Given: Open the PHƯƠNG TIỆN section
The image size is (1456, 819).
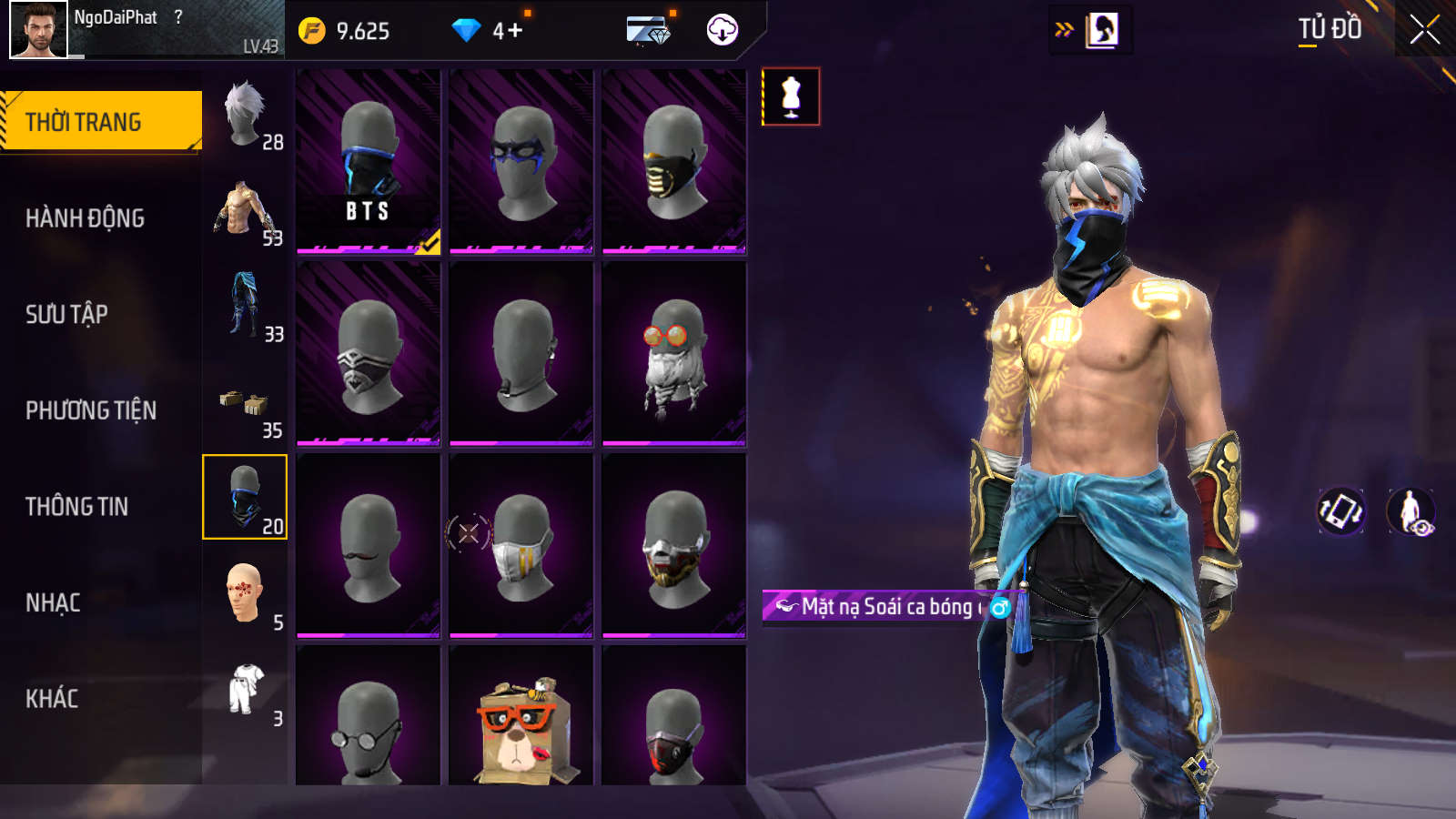Looking at the screenshot, I should point(91,410).
